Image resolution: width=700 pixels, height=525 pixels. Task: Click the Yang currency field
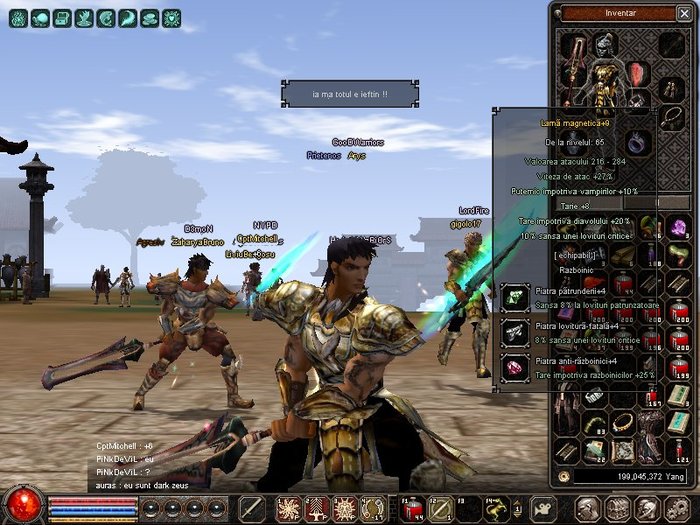[628, 477]
